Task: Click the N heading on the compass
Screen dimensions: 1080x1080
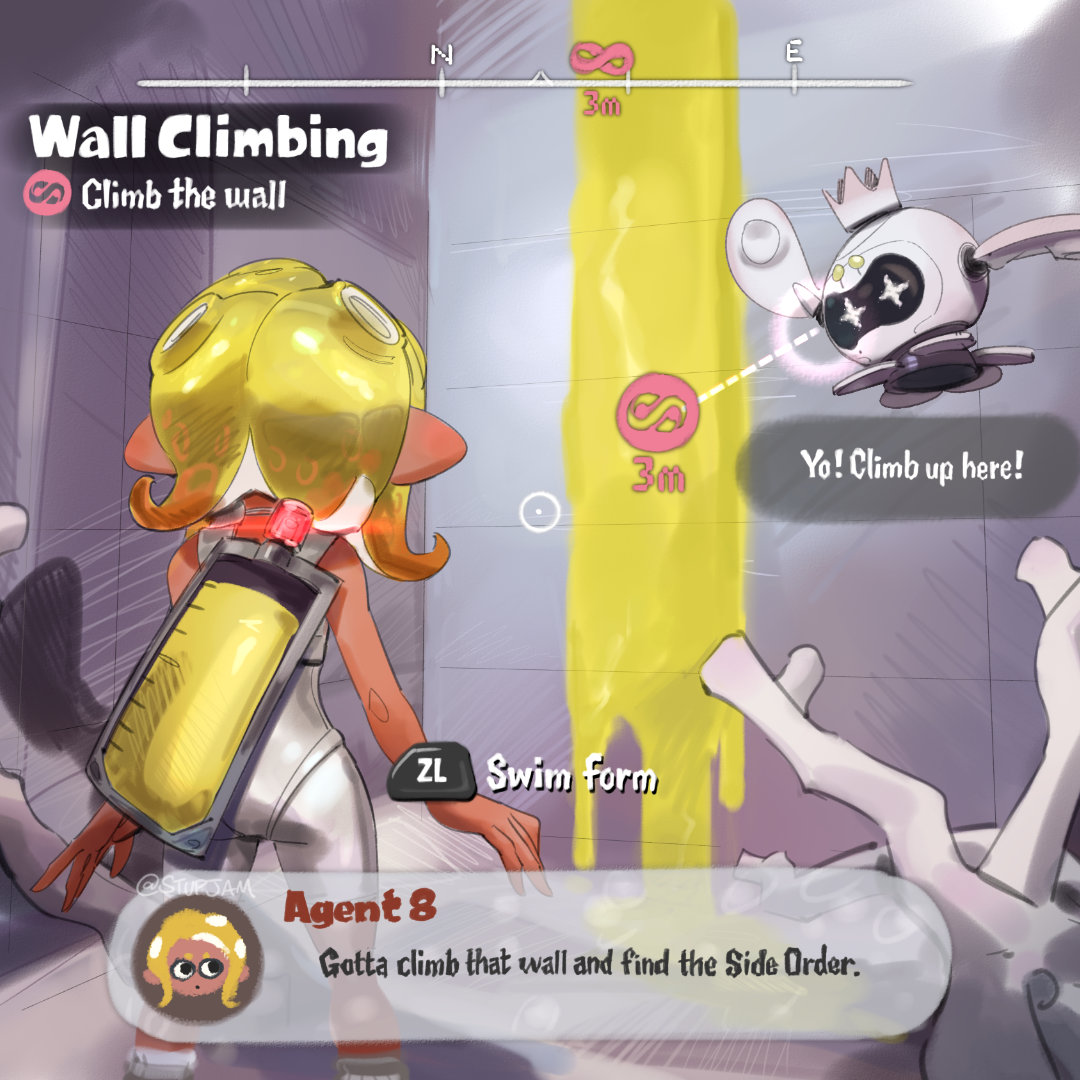Action: (x=441, y=56)
